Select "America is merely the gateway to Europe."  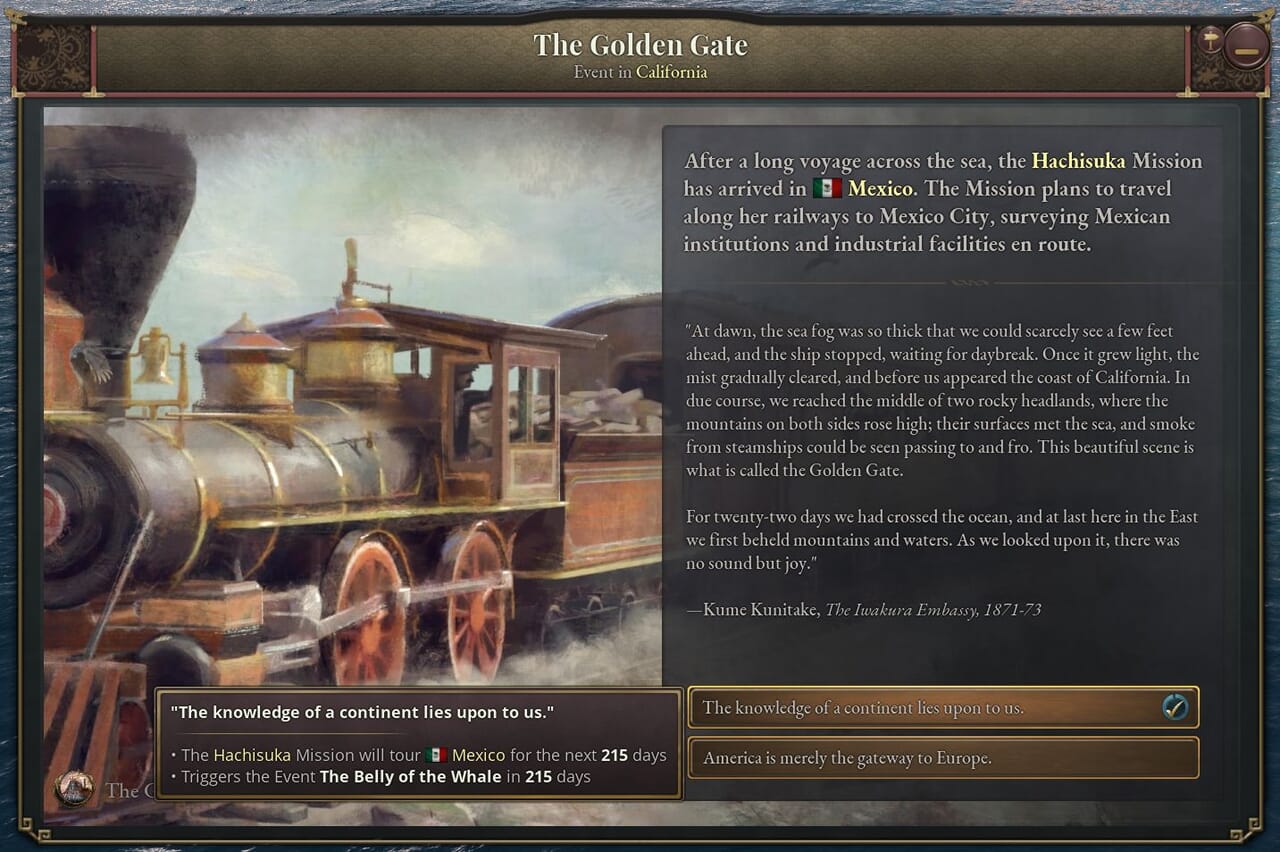click(942, 758)
